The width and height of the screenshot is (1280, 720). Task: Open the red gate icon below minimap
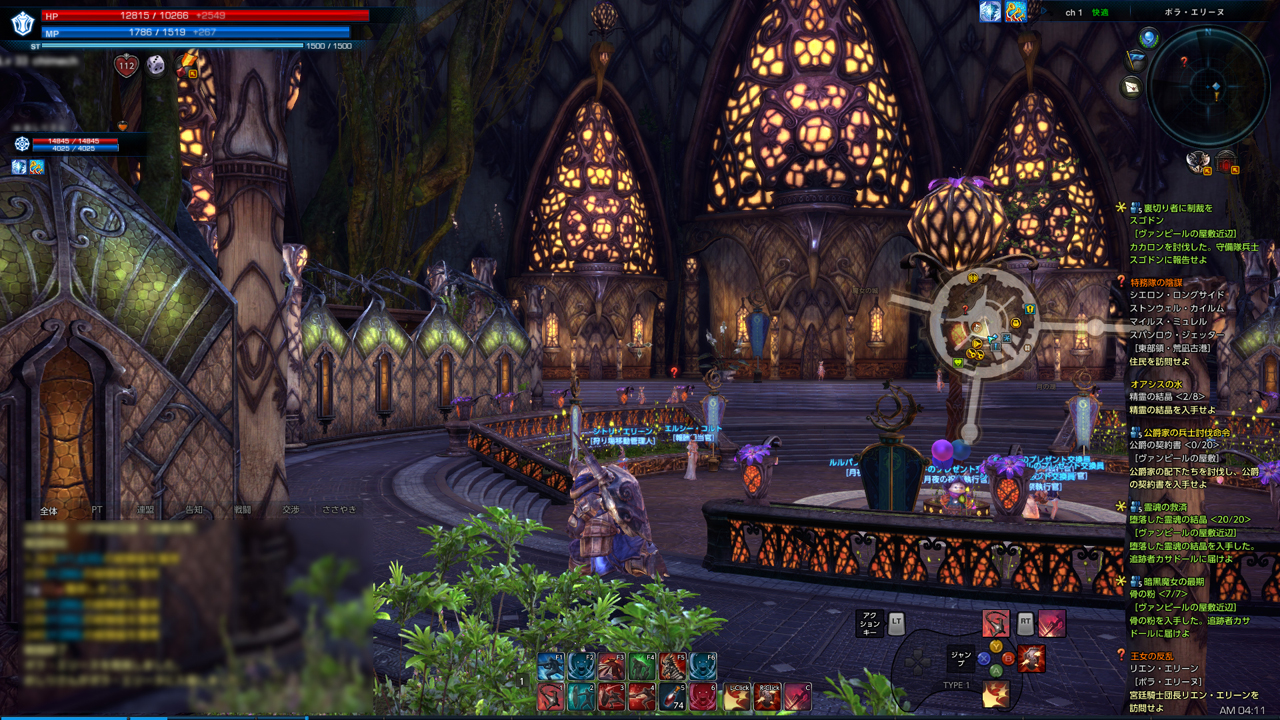pyautogui.click(x=1226, y=161)
